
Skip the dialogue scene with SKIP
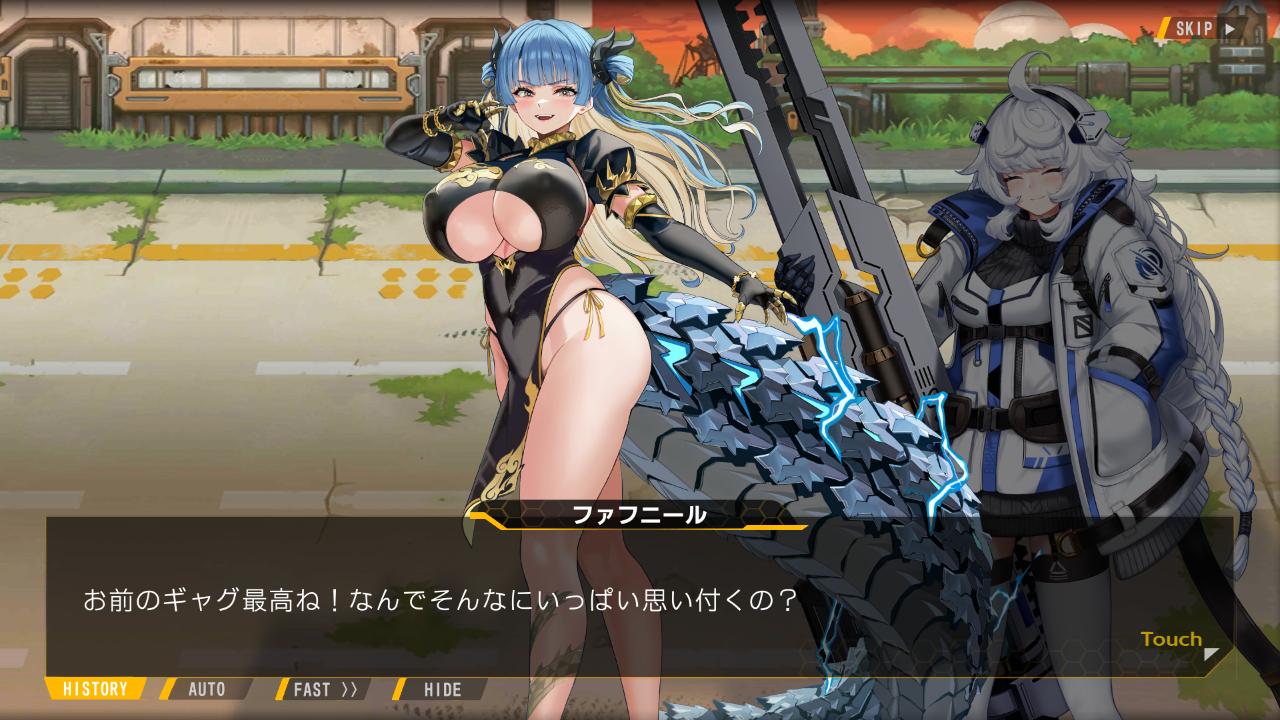[x=1204, y=28]
